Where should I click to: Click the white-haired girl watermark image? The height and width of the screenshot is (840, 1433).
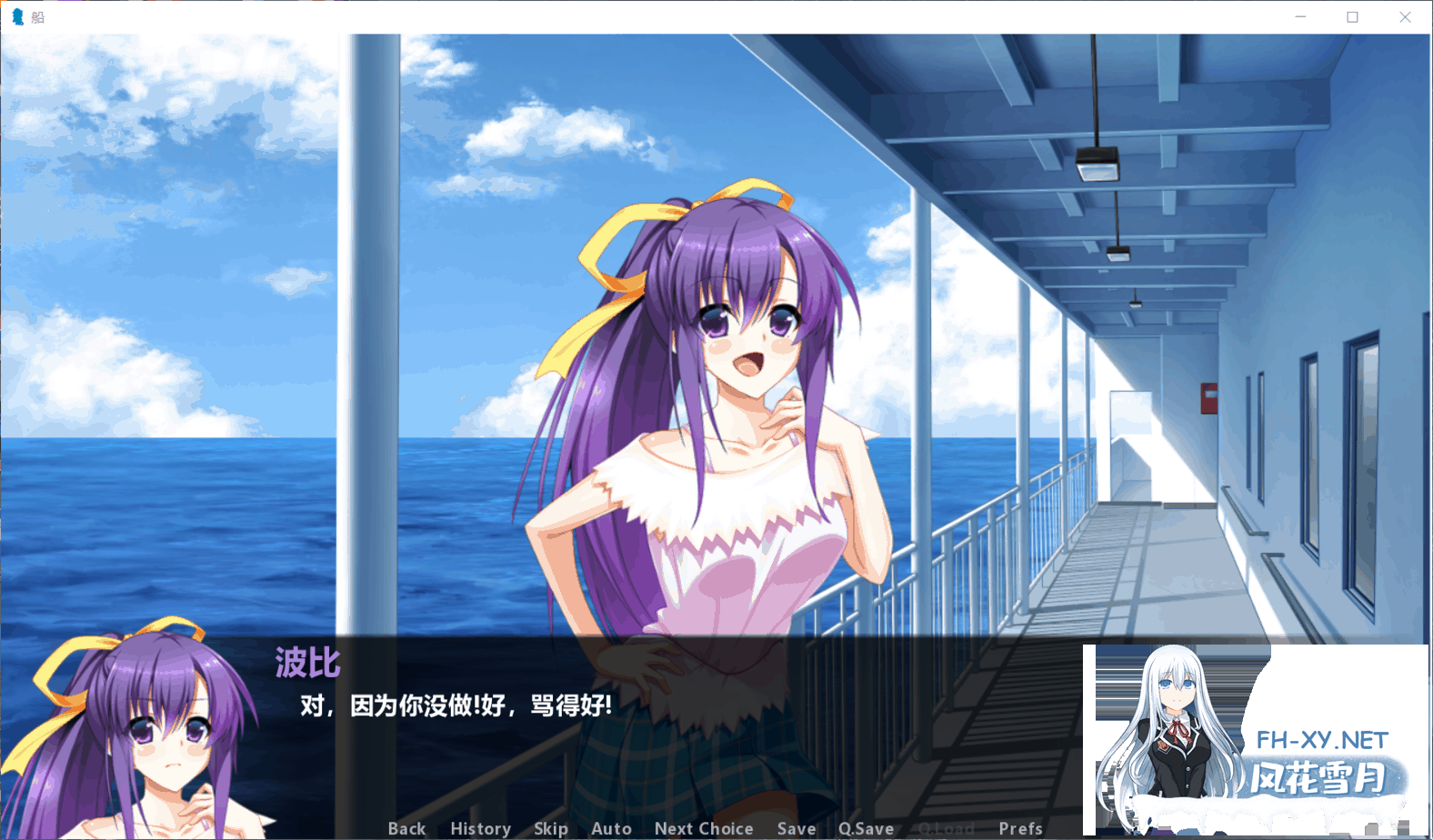tap(1173, 727)
